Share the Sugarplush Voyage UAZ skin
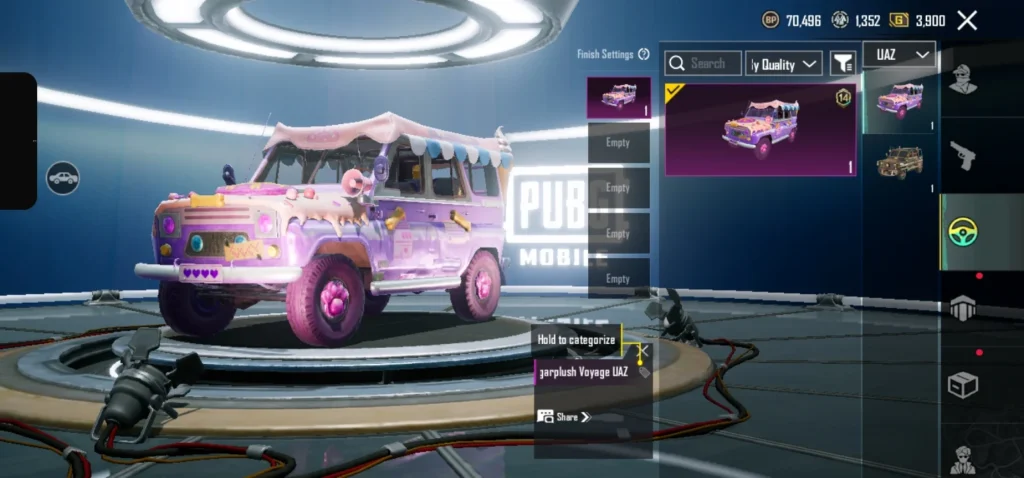Image resolution: width=1024 pixels, height=478 pixels. (x=565, y=416)
